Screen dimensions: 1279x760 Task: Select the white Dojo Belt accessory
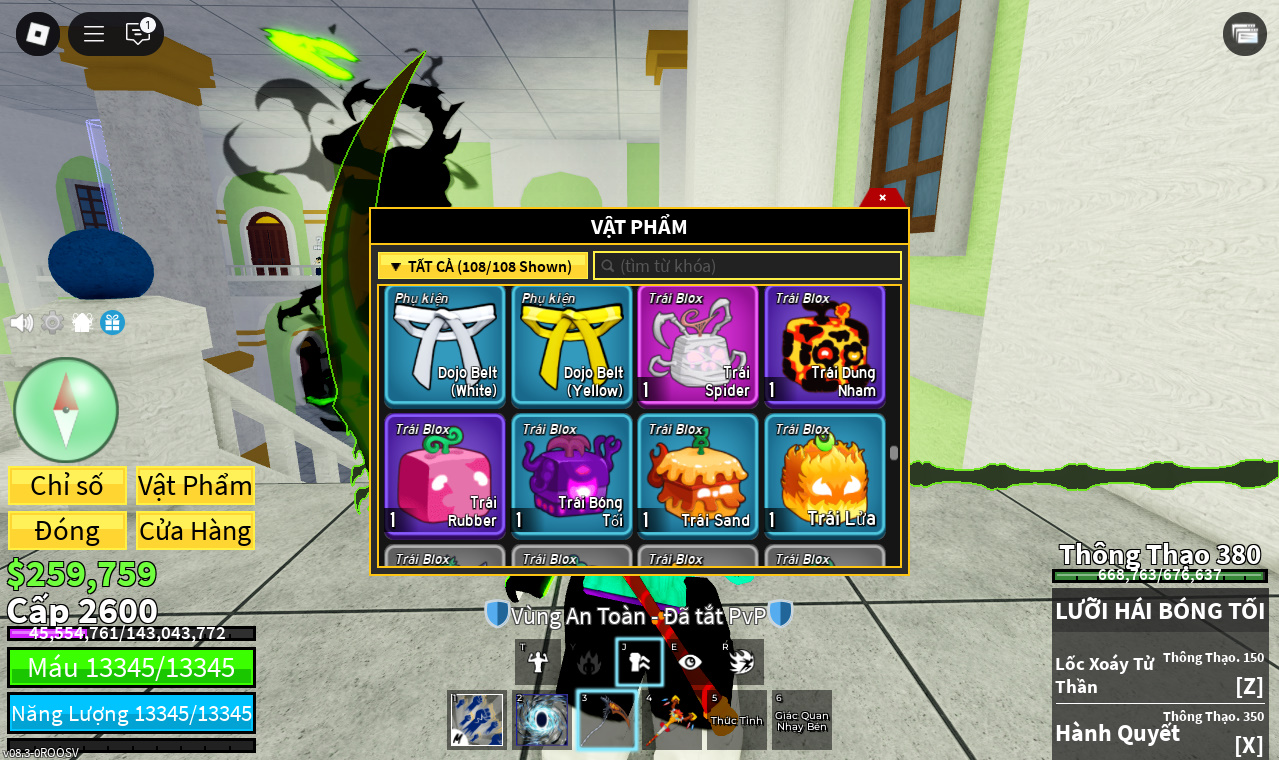[x=445, y=345]
